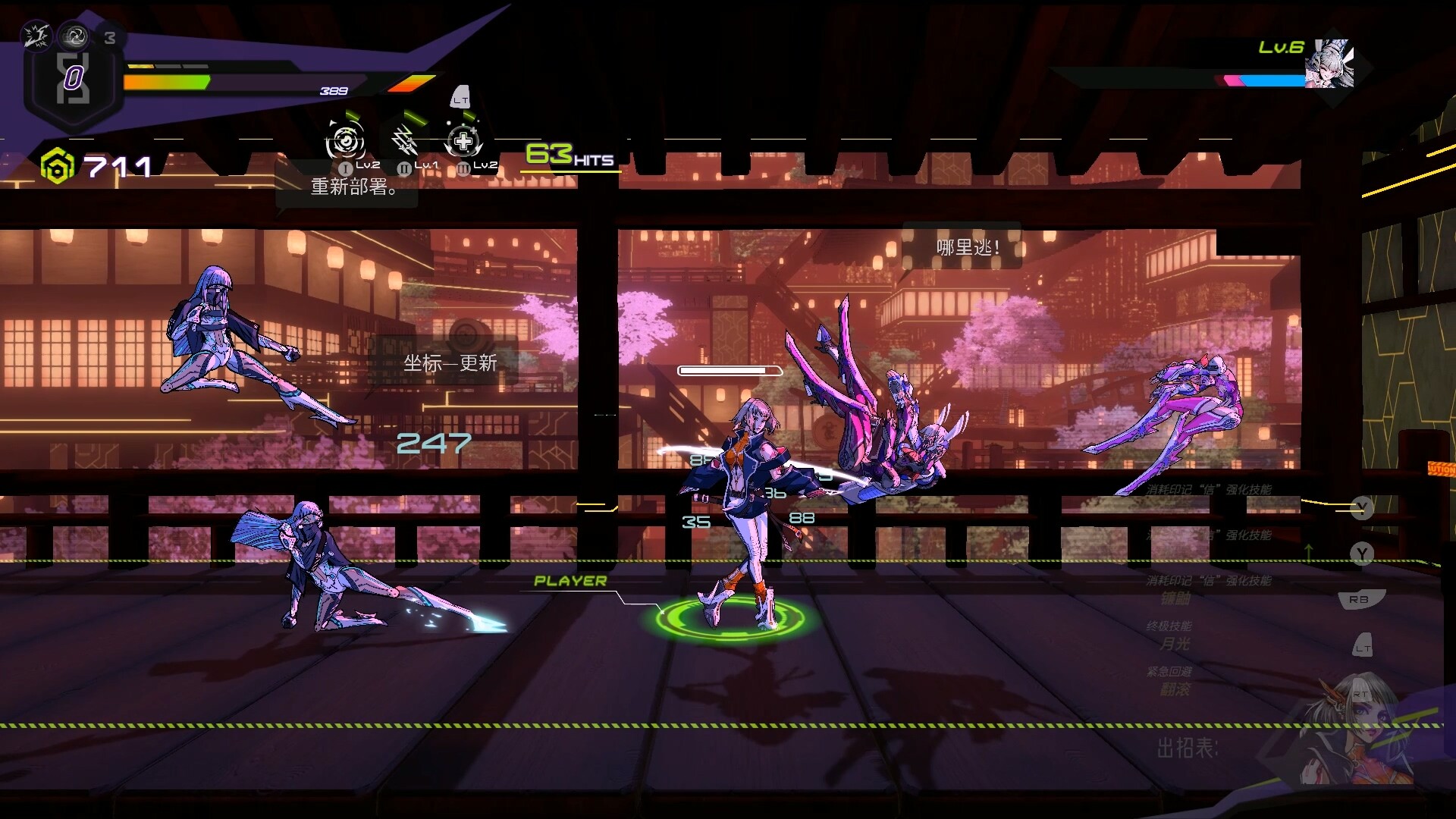Activate the swirling eye skill icon
This screenshot has width=1456, height=819.
point(345,141)
